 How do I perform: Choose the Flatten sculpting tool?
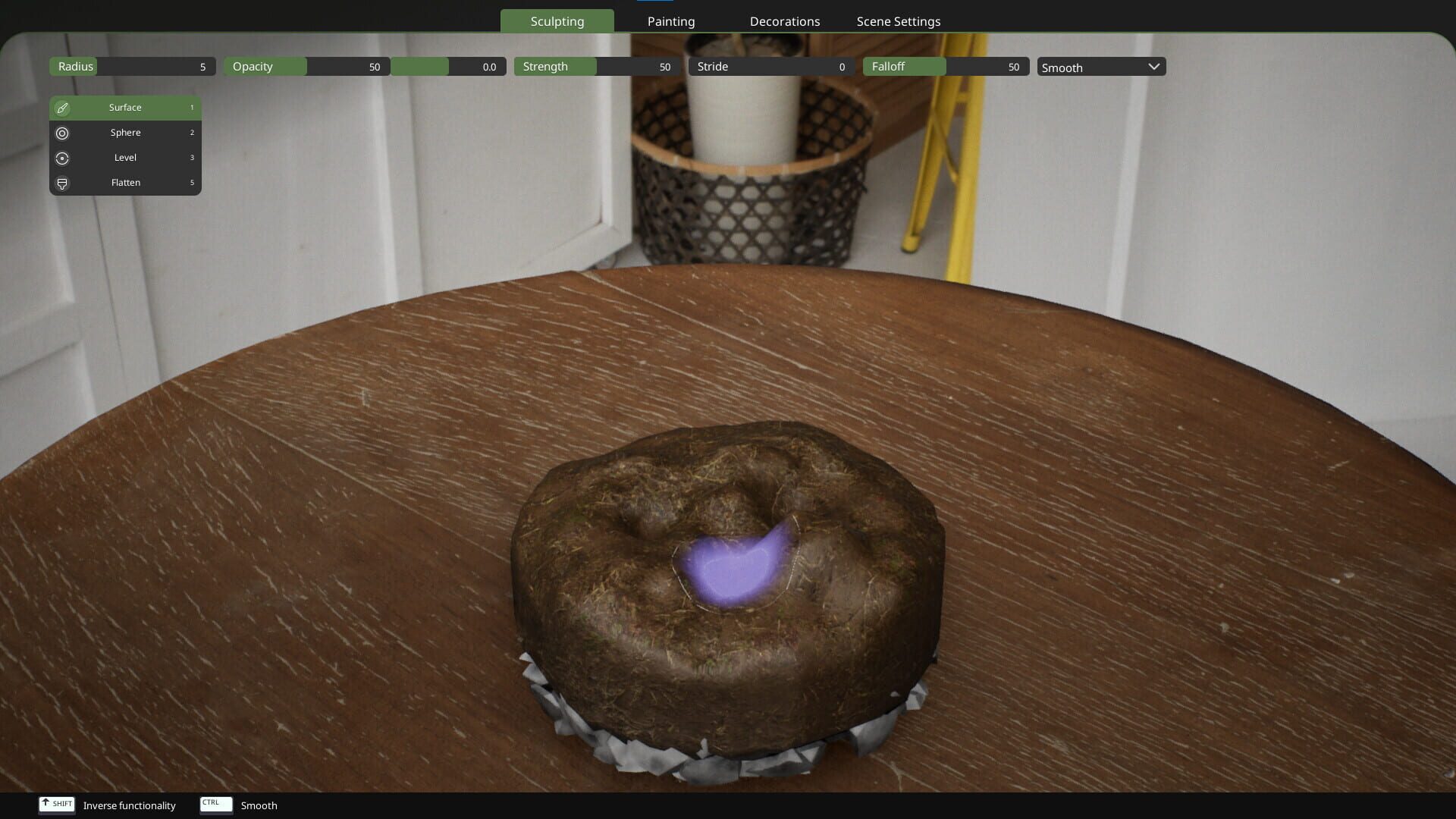coord(124,182)
